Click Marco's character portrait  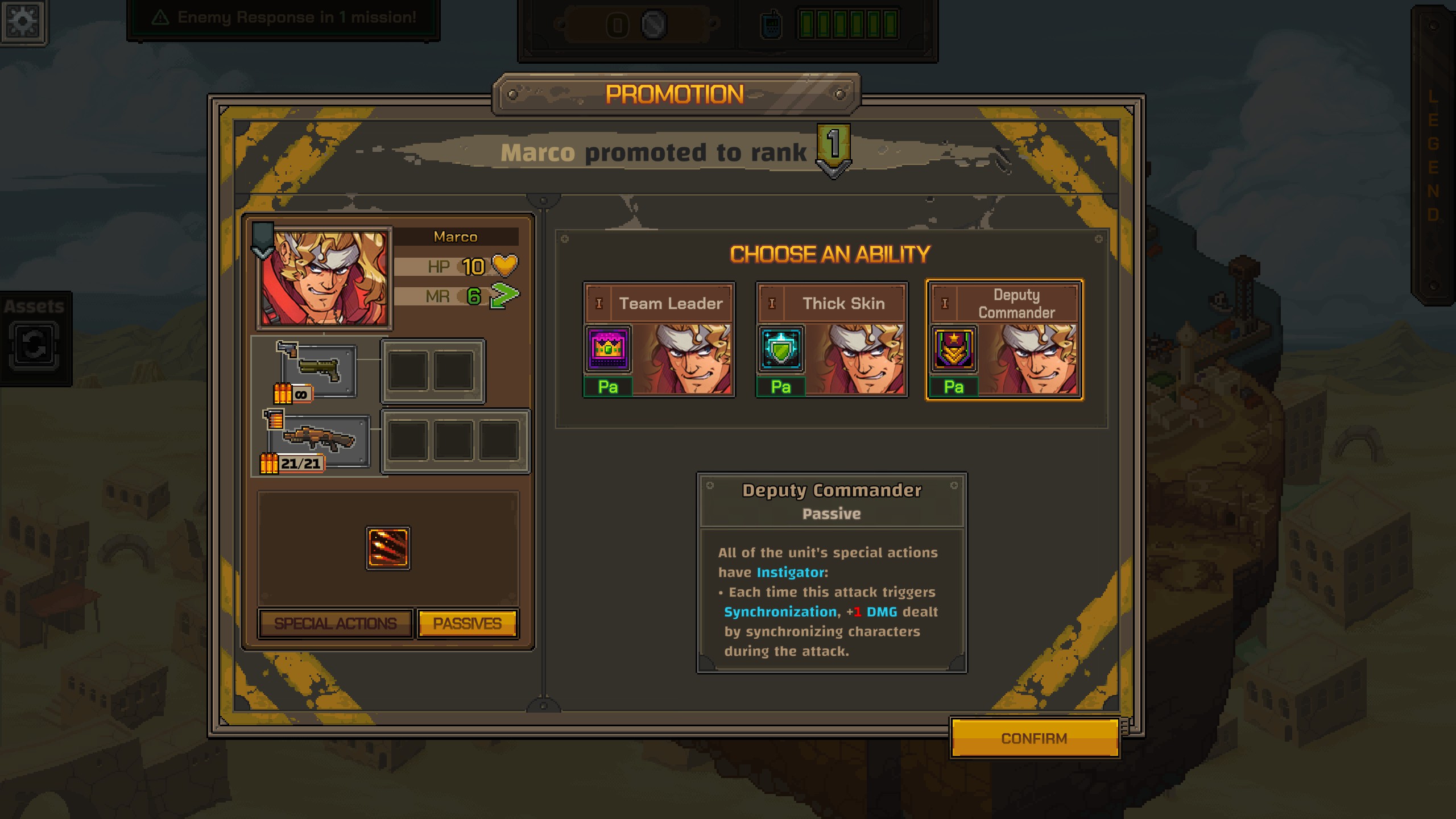(x=324, y=279)
